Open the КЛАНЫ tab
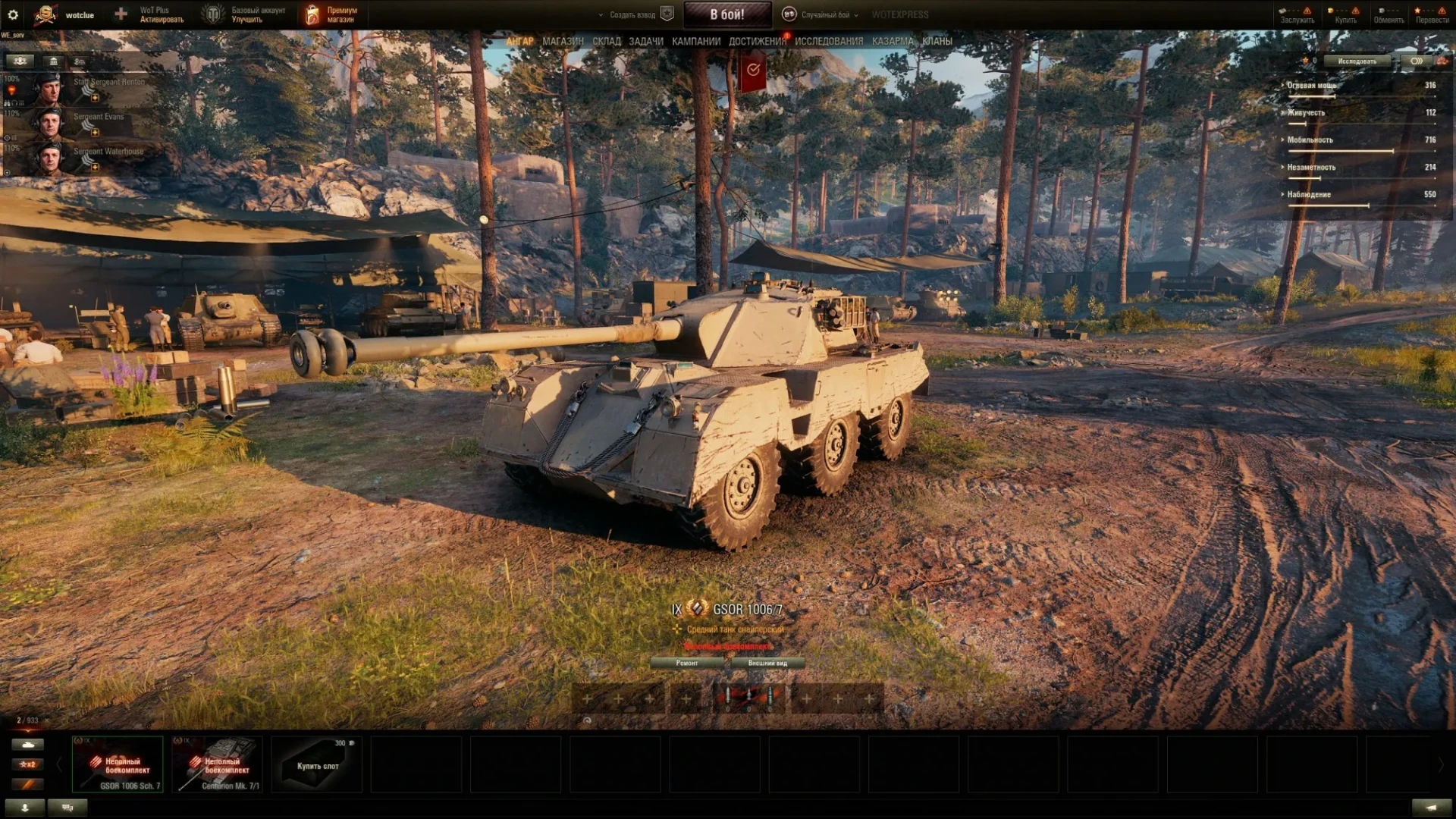The height and width of the screenshot is (819, 1456). (937, 42)
